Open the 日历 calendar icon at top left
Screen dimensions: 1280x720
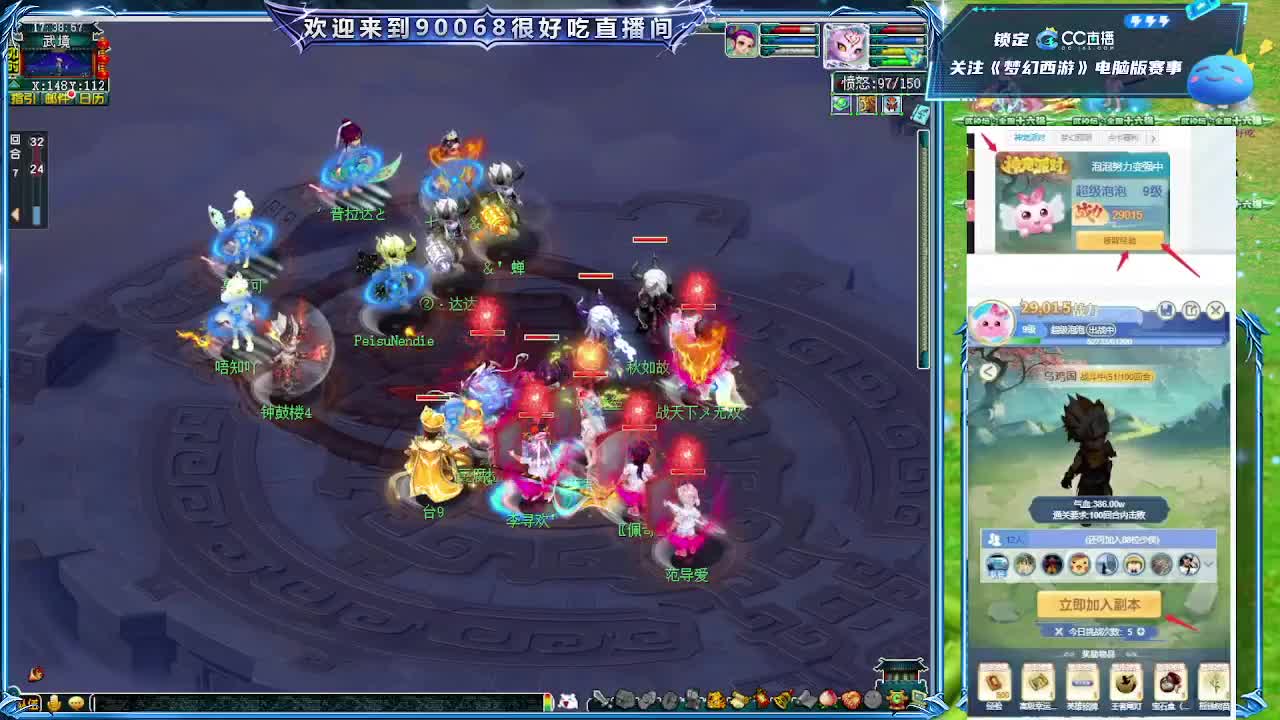pos(92,97)
